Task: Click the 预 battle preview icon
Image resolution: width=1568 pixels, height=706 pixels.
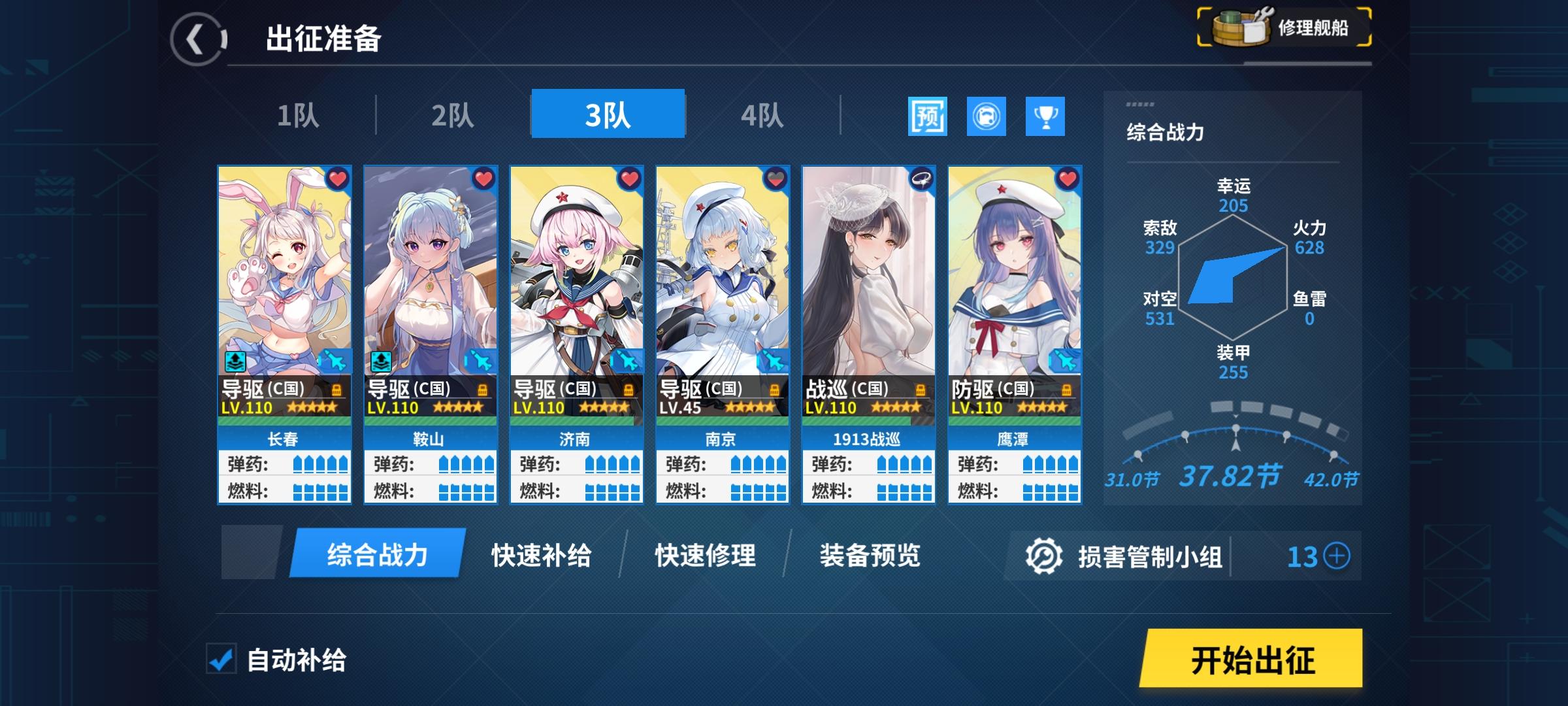Action: [928, 118]
